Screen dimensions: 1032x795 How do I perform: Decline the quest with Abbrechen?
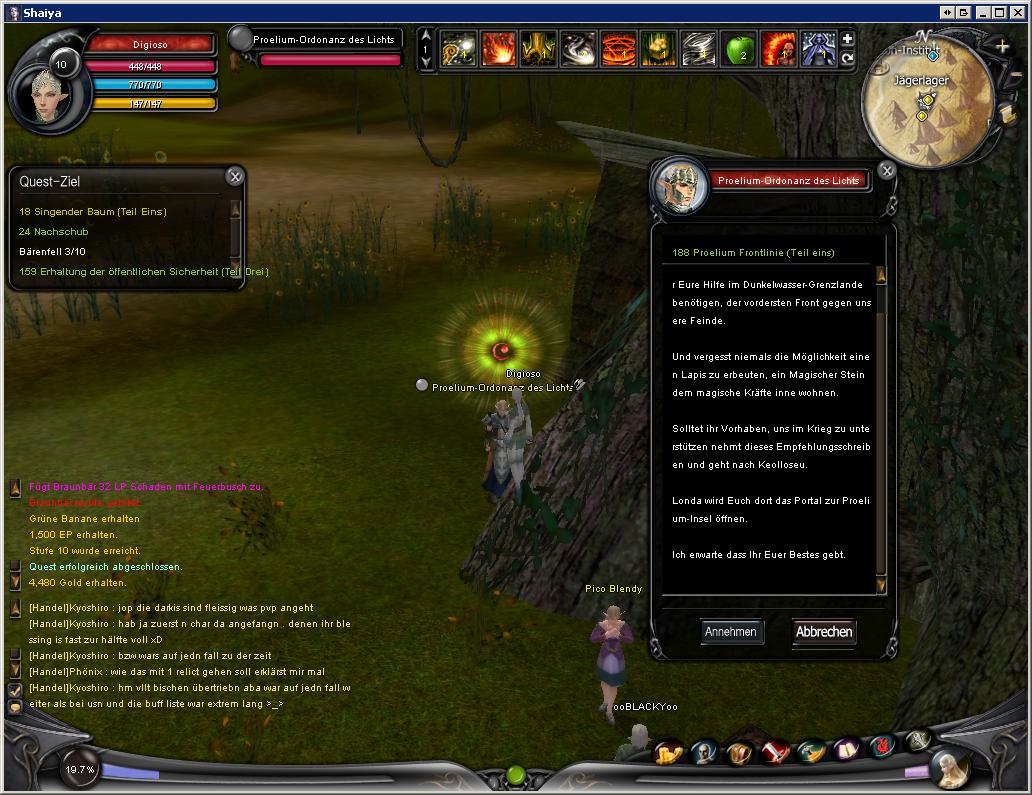pos(824,632)
